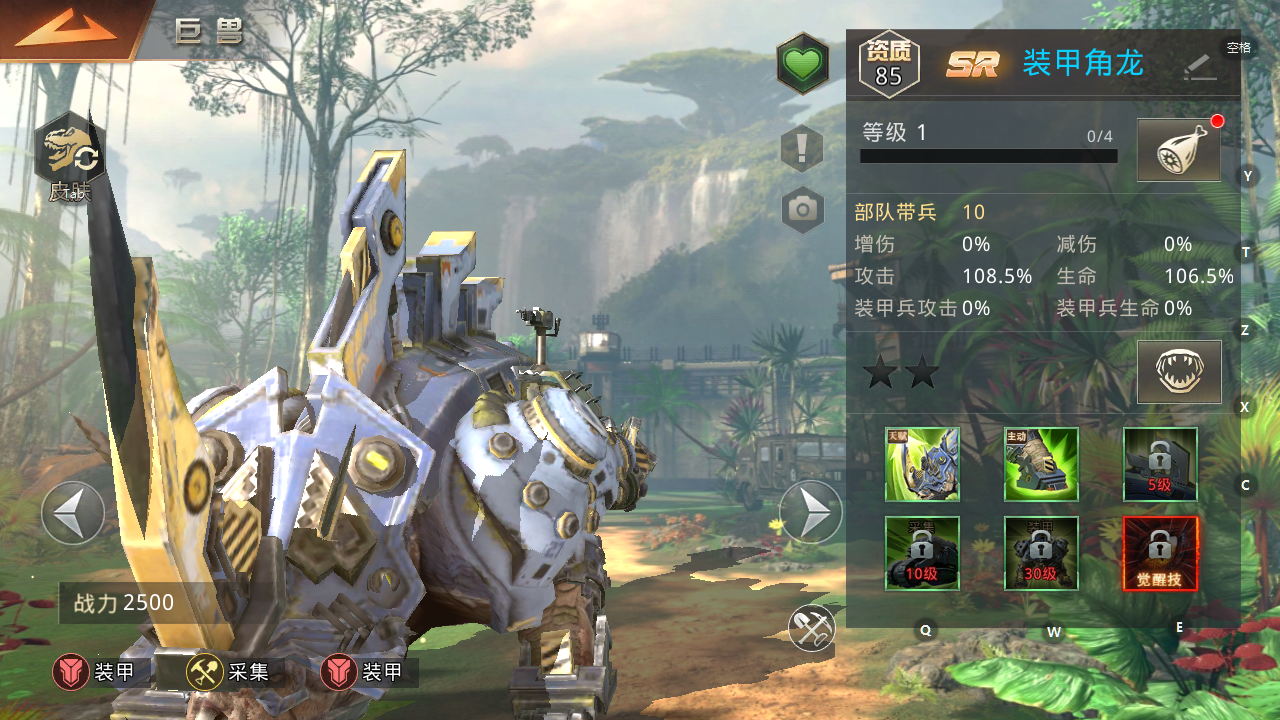Switch to the next beast
Viewport: 1280px width, 720px height.
pos(810,513)
